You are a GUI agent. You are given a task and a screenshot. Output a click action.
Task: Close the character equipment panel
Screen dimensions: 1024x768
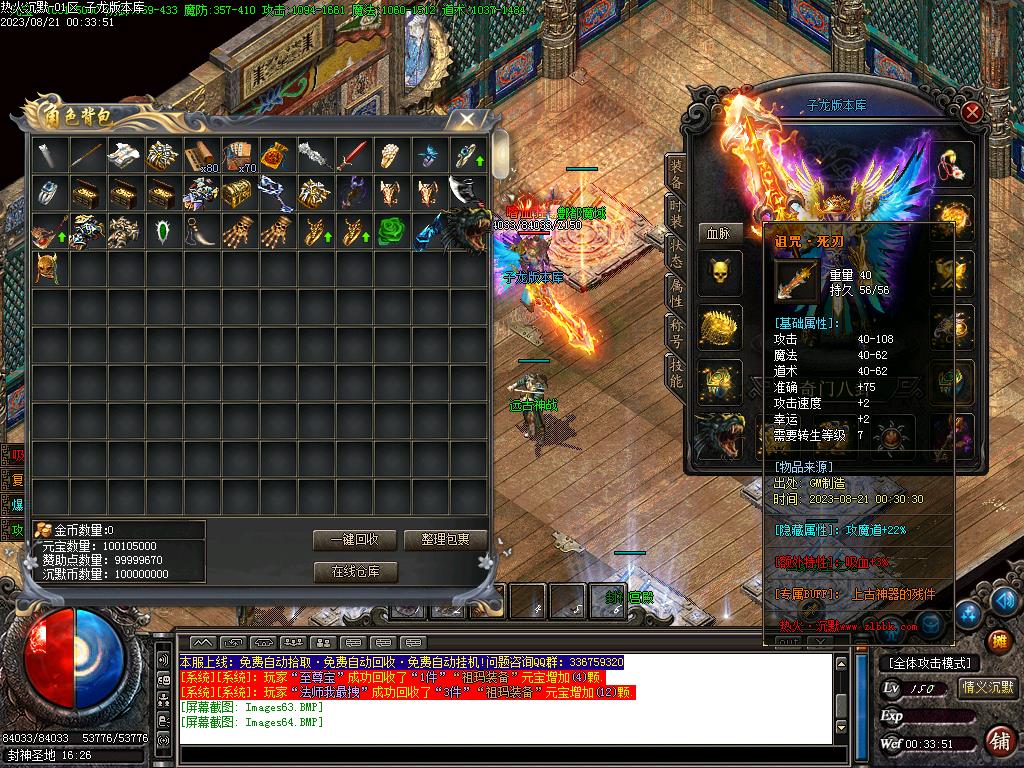point(972,112)
